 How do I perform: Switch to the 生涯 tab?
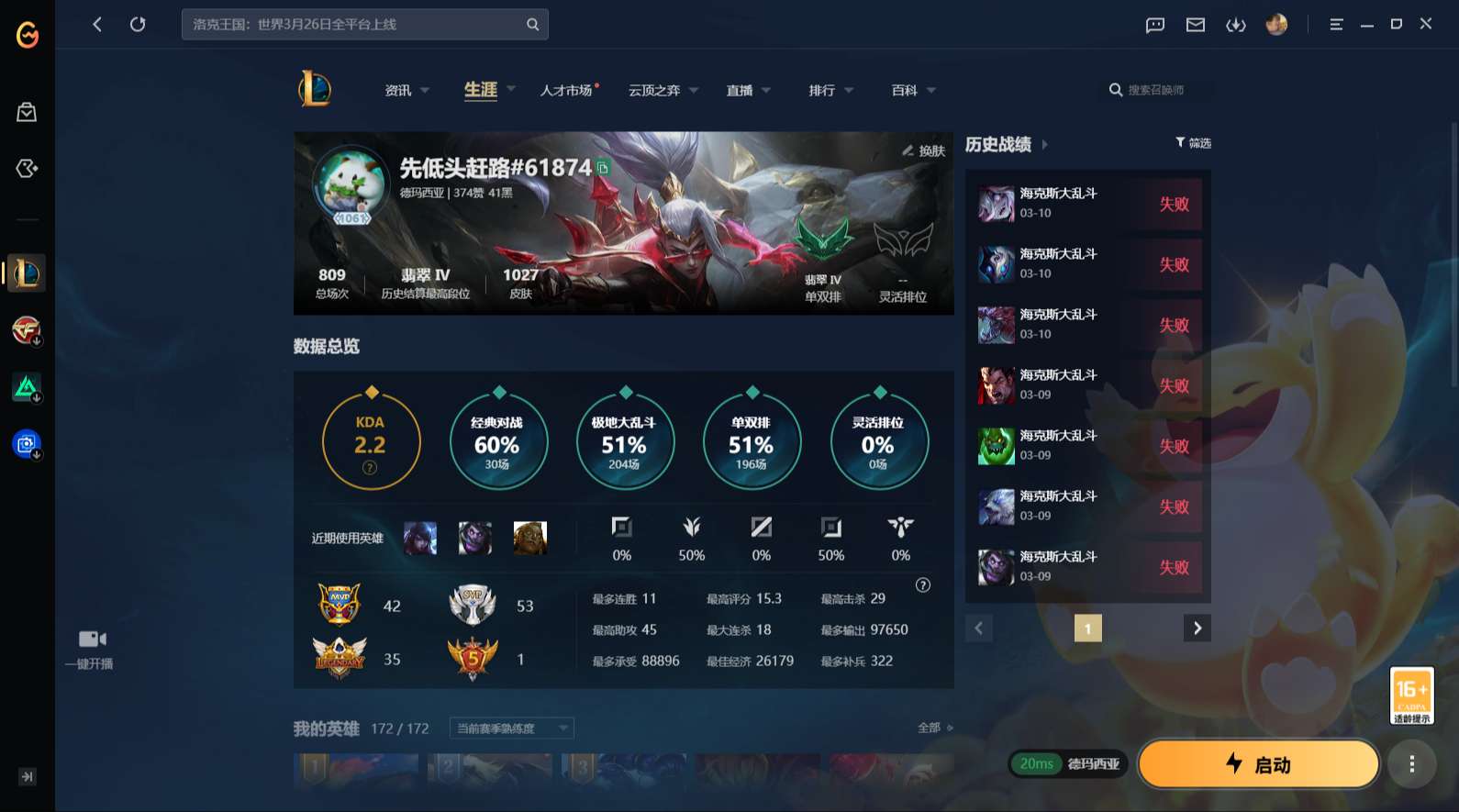[x=479, y=90]
